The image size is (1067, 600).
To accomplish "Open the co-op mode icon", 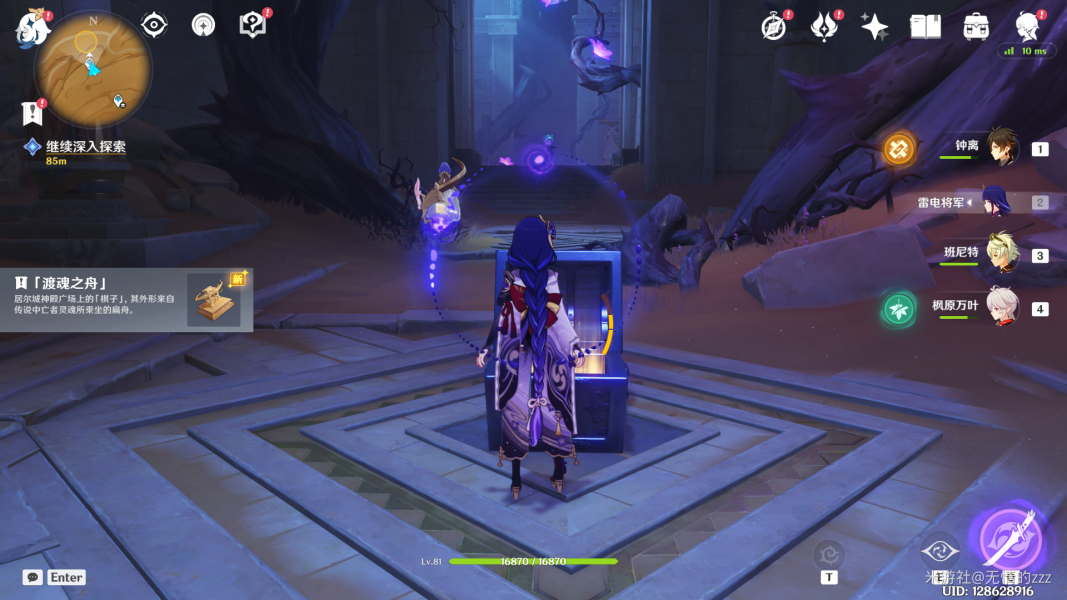I will click(204, 25).
